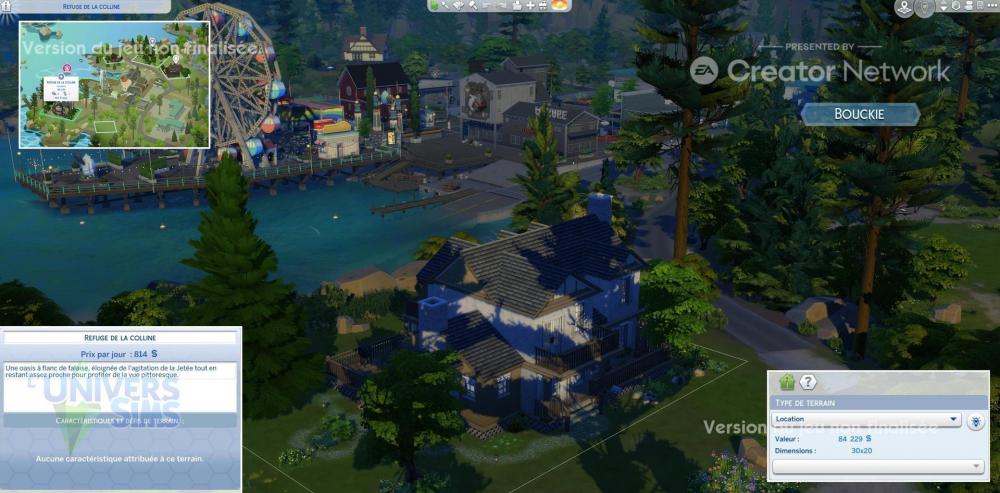Click the world map inset thumbnail
Image resolution: width=1000 pixels, height=493 pixels.
pos(114,86)
